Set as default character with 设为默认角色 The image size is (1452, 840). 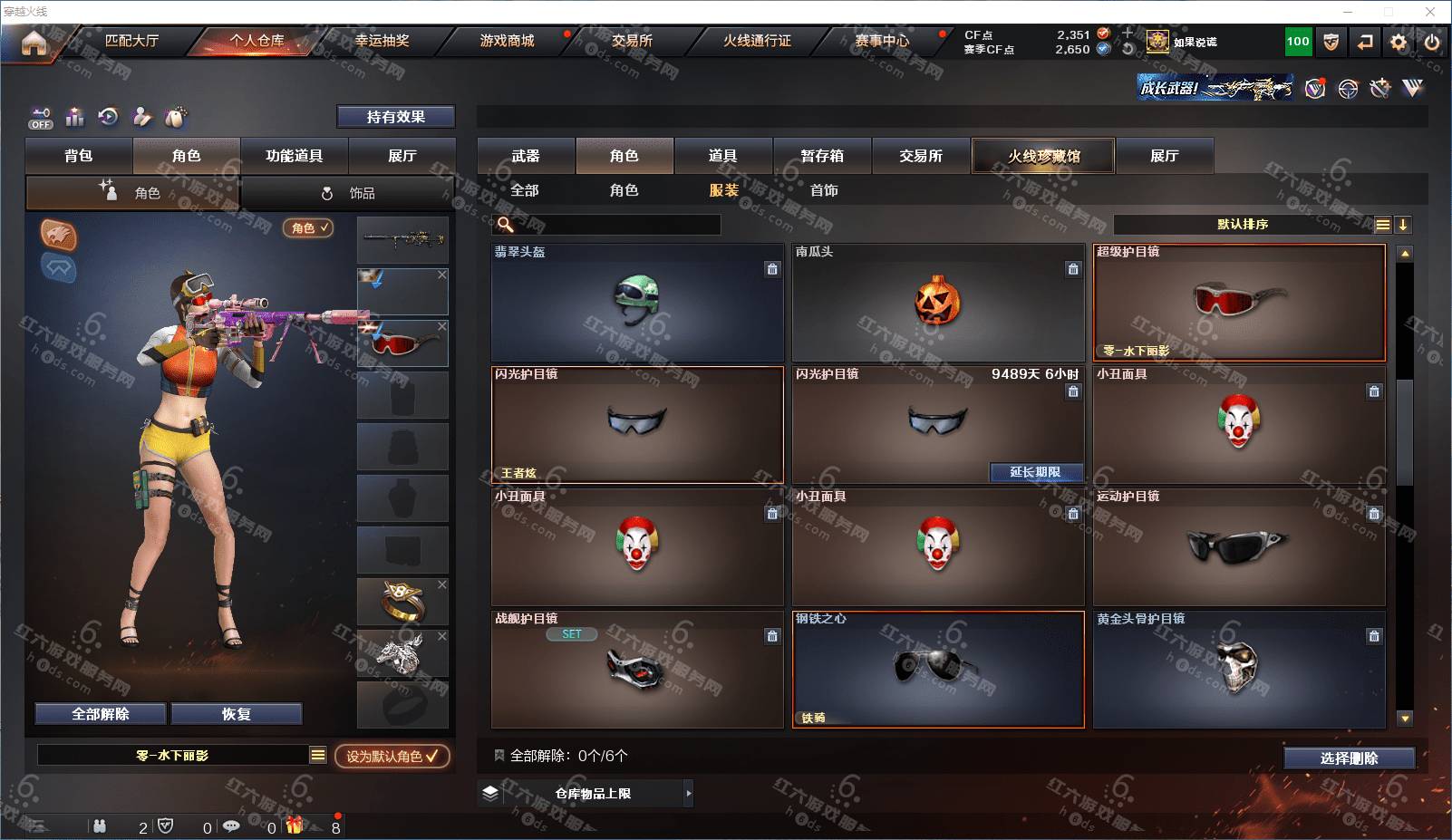[392, 756]
